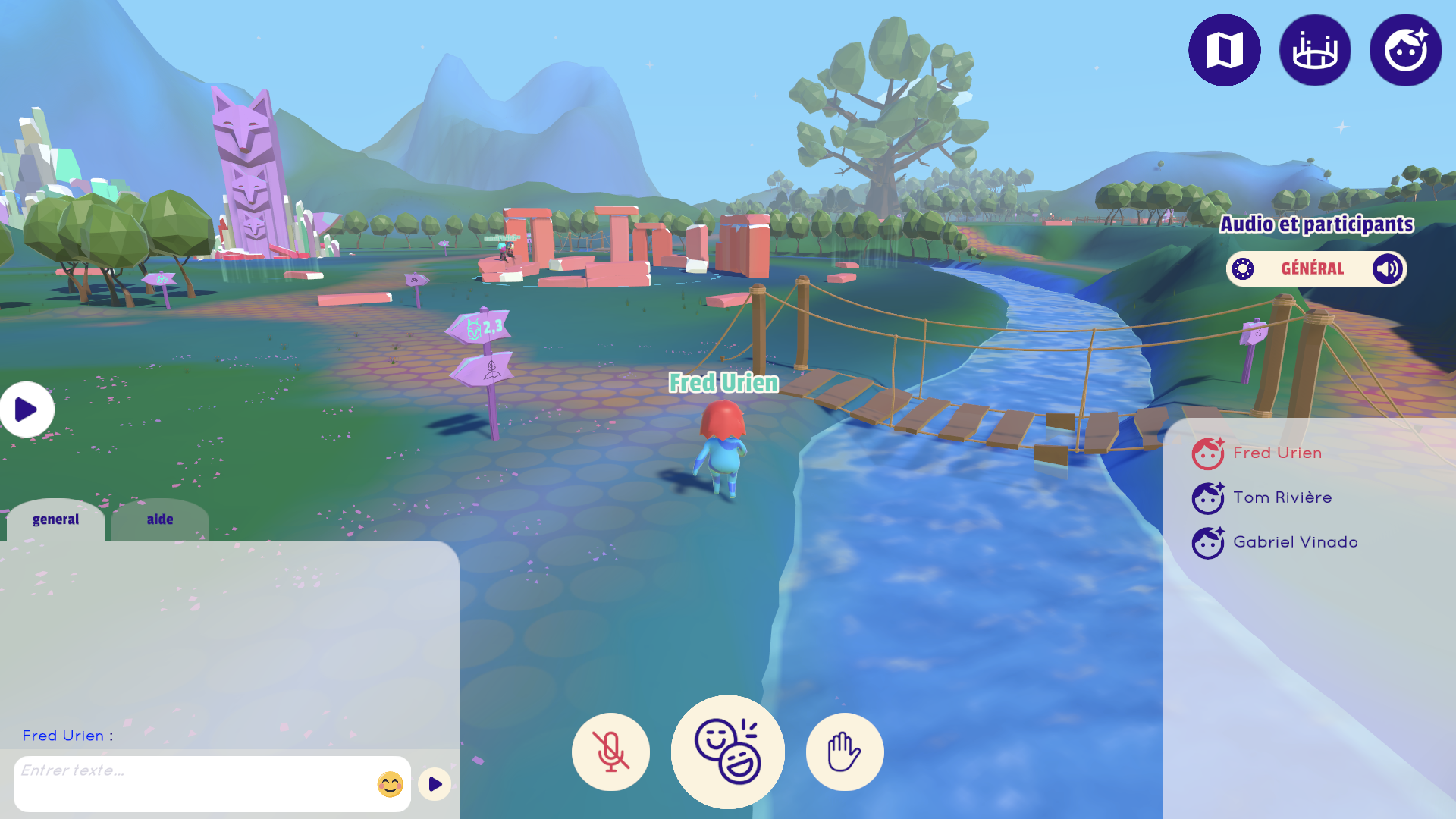The height and width of the screenshot is (819, 1456).
Task: Select Tom Rivière in participants list
Action: pos(1282,497)
